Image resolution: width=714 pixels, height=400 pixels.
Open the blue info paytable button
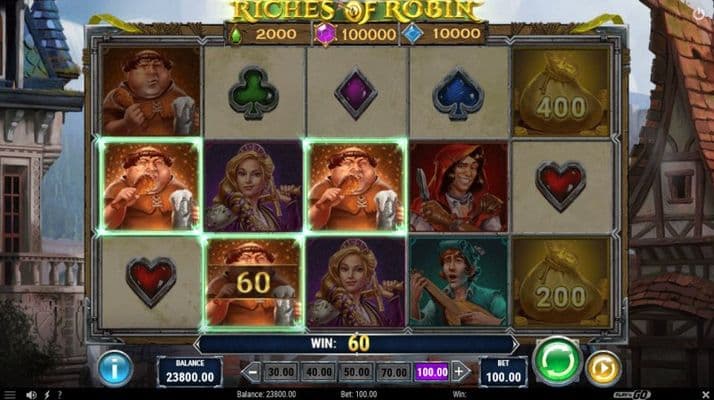[115, 368]
